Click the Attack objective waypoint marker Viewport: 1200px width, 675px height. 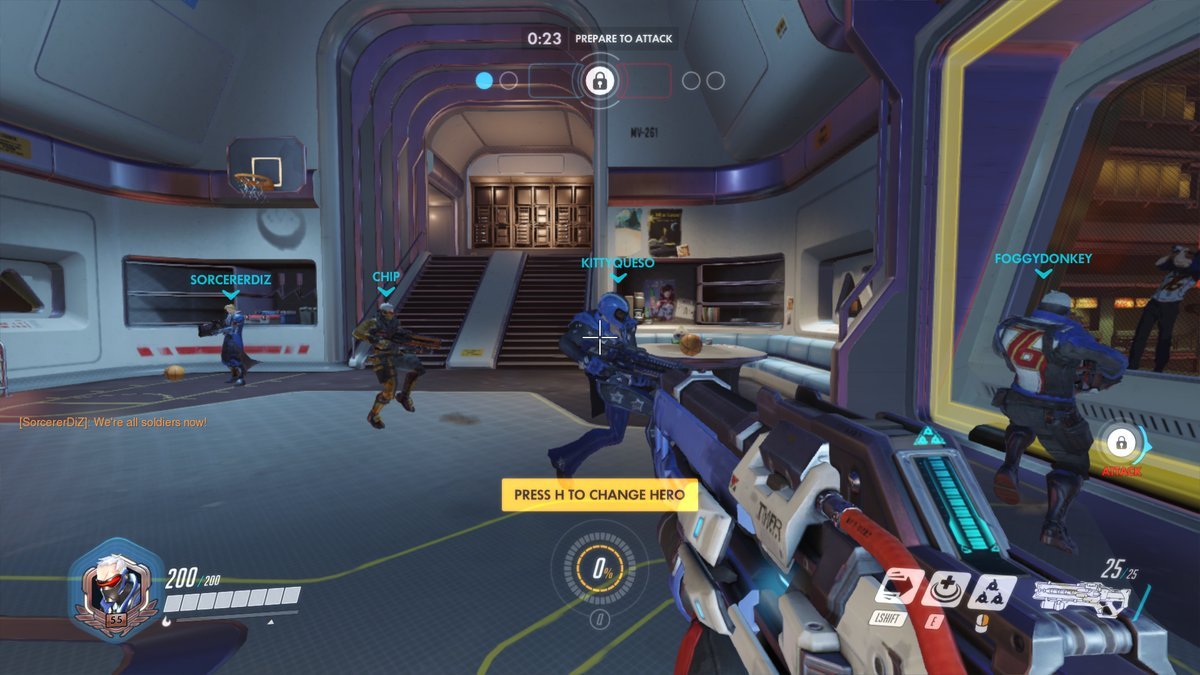[x=1121, y=442]
